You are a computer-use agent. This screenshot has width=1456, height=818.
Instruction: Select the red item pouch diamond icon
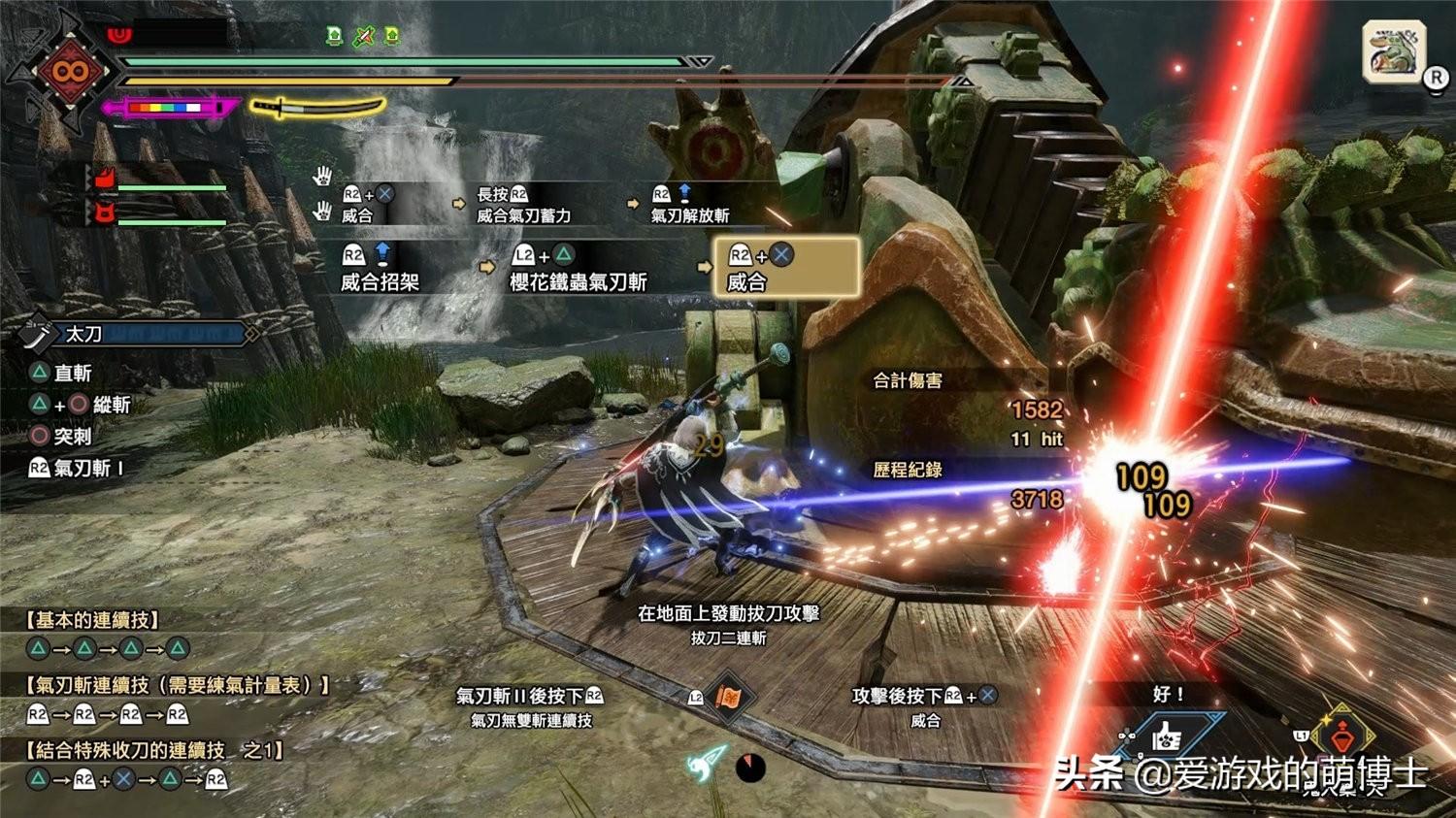(x=1344, y=735)
